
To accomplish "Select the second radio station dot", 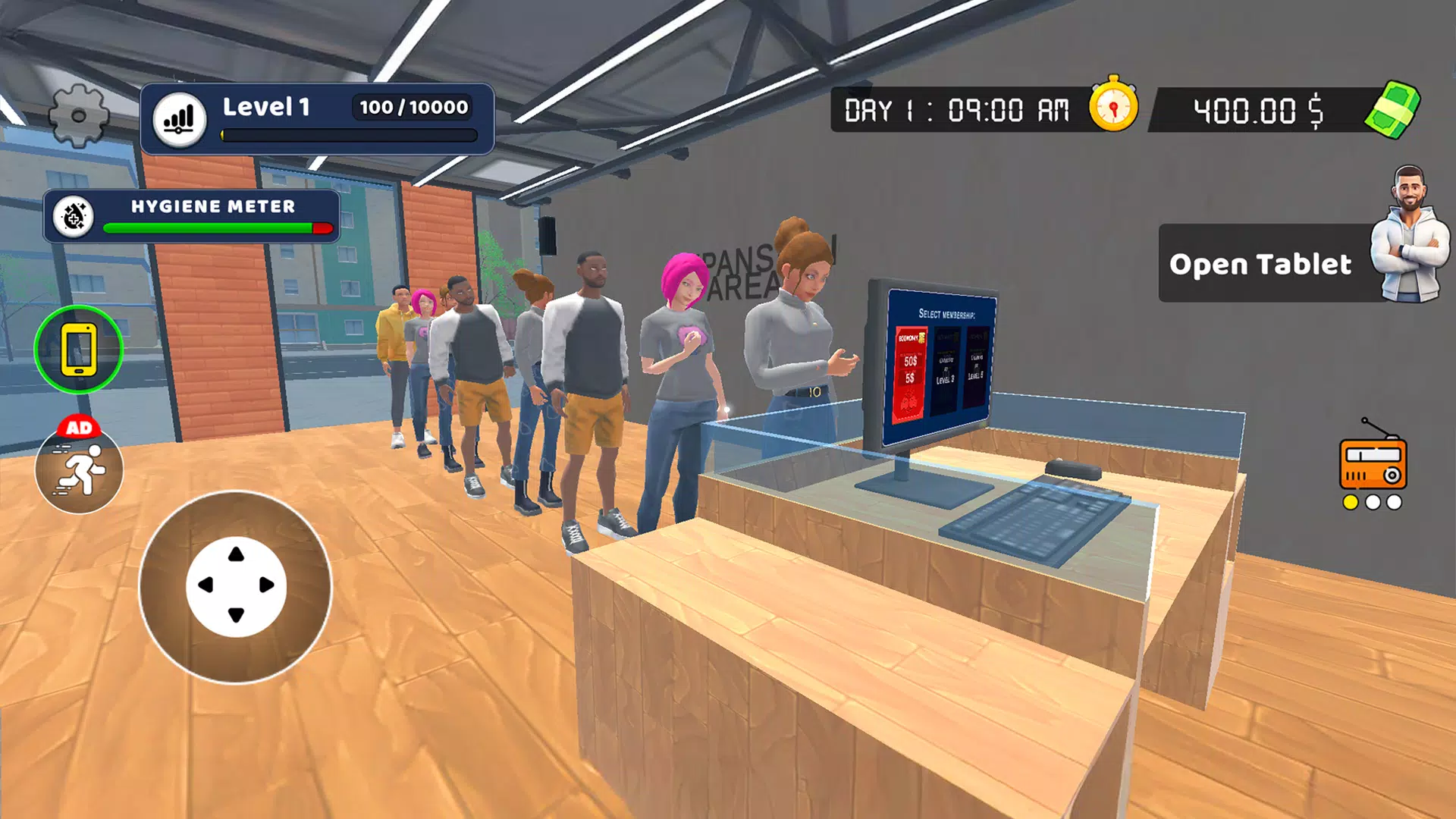I will click(1373, 502).
